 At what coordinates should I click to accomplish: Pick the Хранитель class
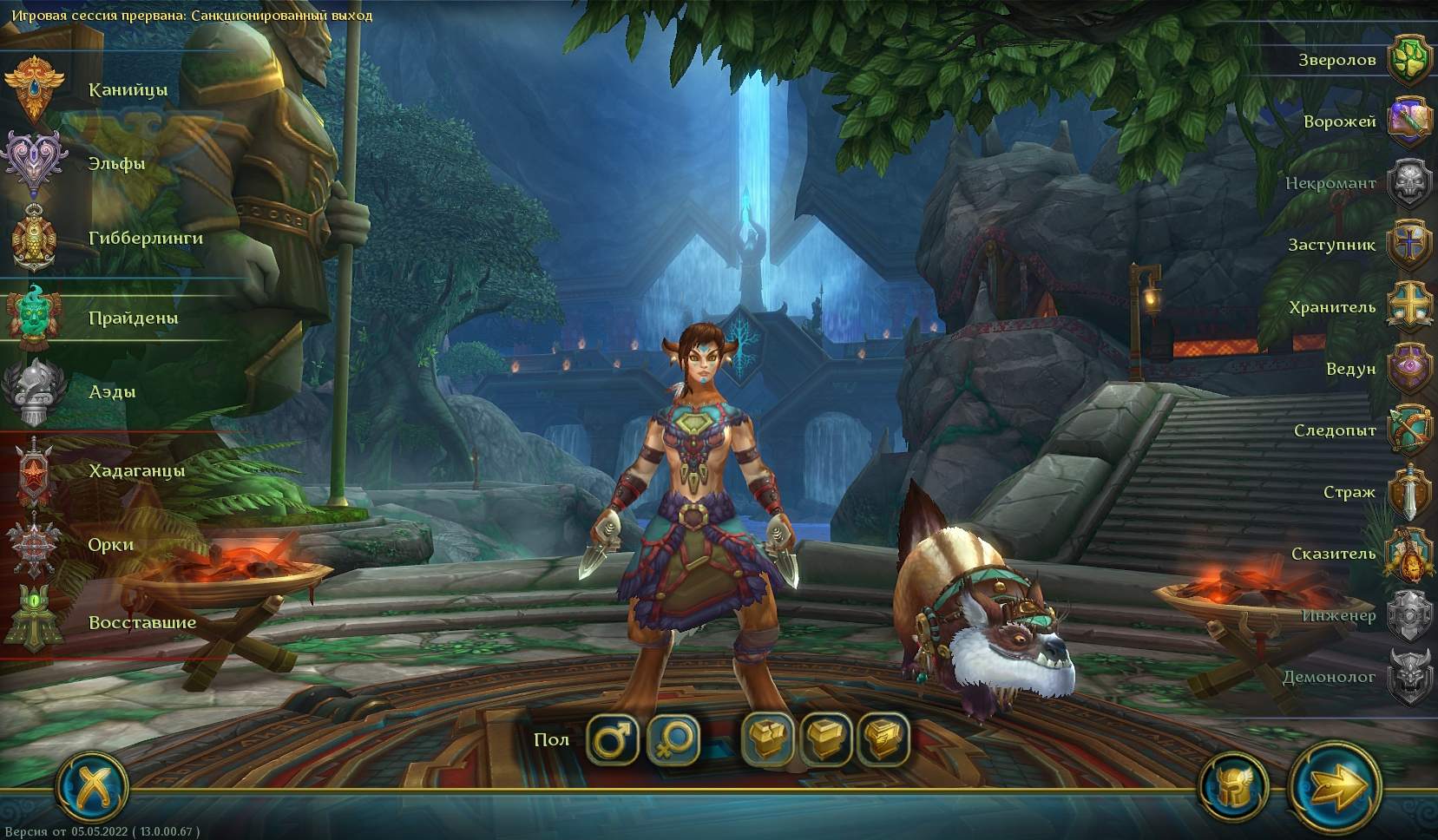pos(1408,307)
